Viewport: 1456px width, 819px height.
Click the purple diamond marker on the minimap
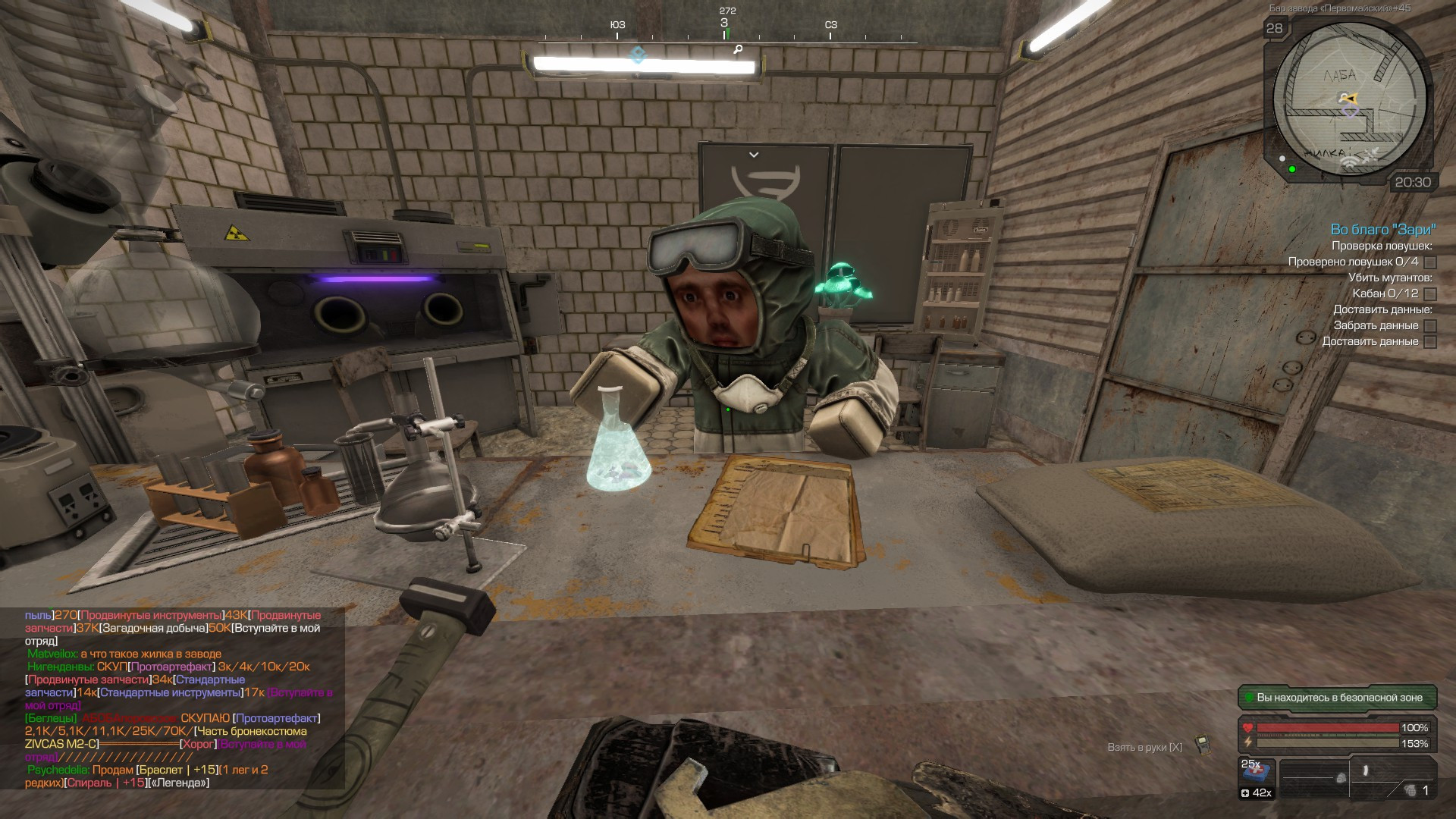point(1350,112)
